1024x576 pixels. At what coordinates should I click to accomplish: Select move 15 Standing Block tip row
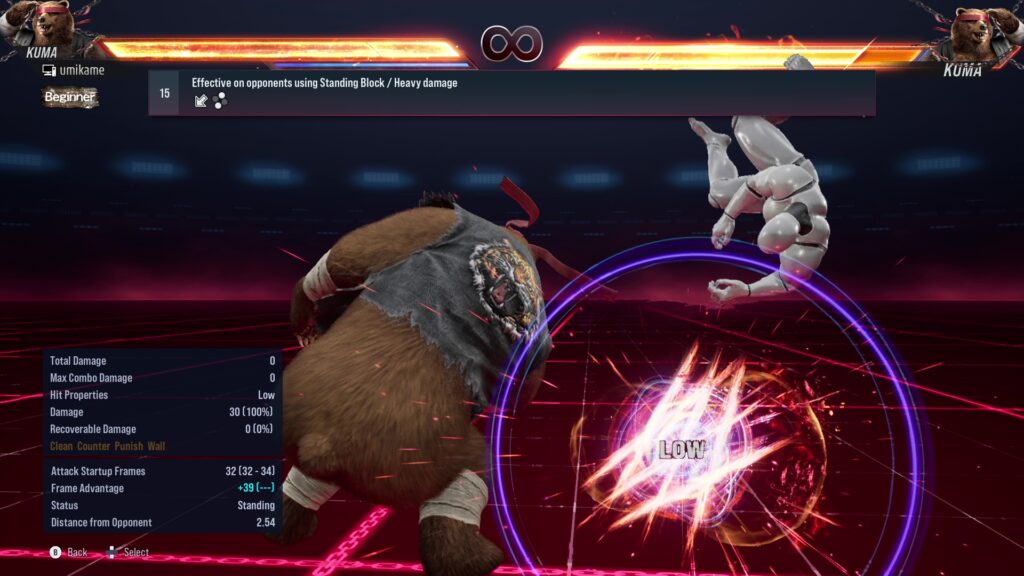coord(511,92)
